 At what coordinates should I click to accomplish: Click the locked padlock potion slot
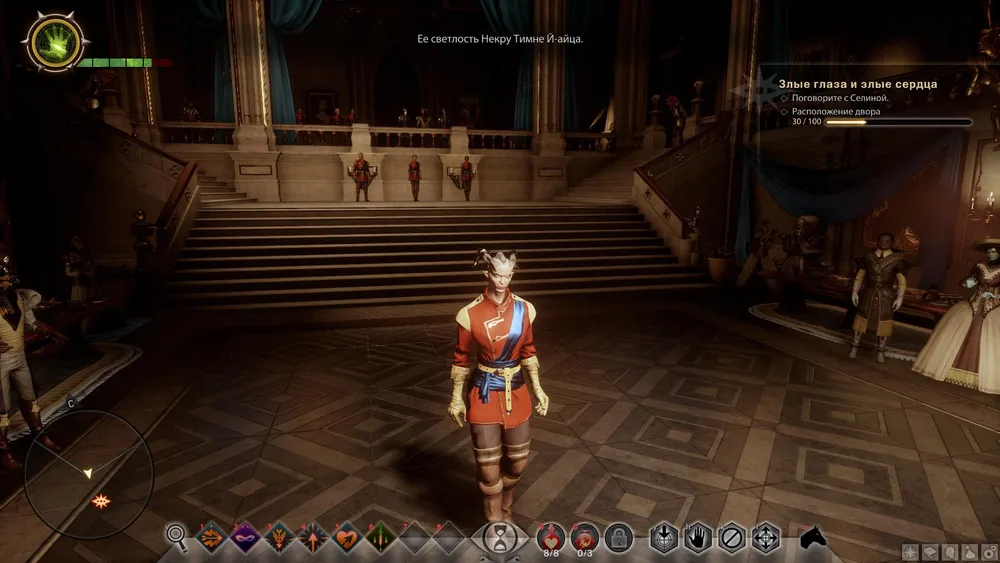619,538
